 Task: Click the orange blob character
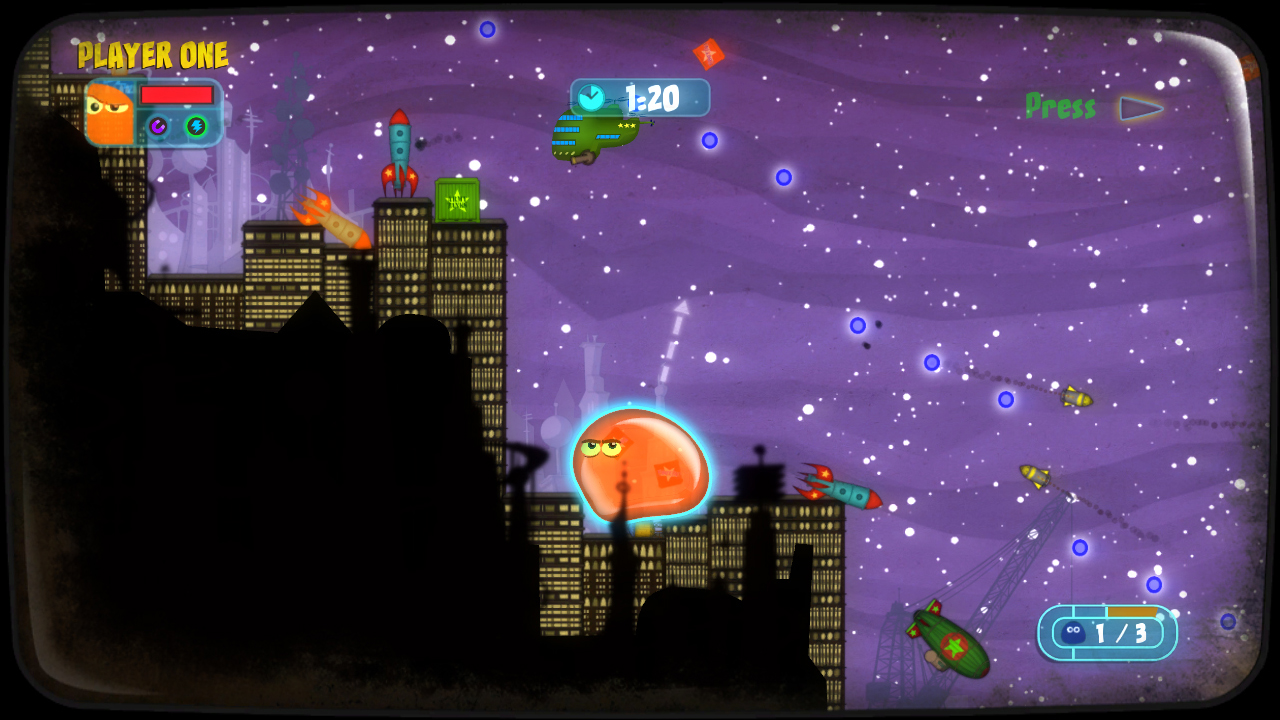[640, 465]
